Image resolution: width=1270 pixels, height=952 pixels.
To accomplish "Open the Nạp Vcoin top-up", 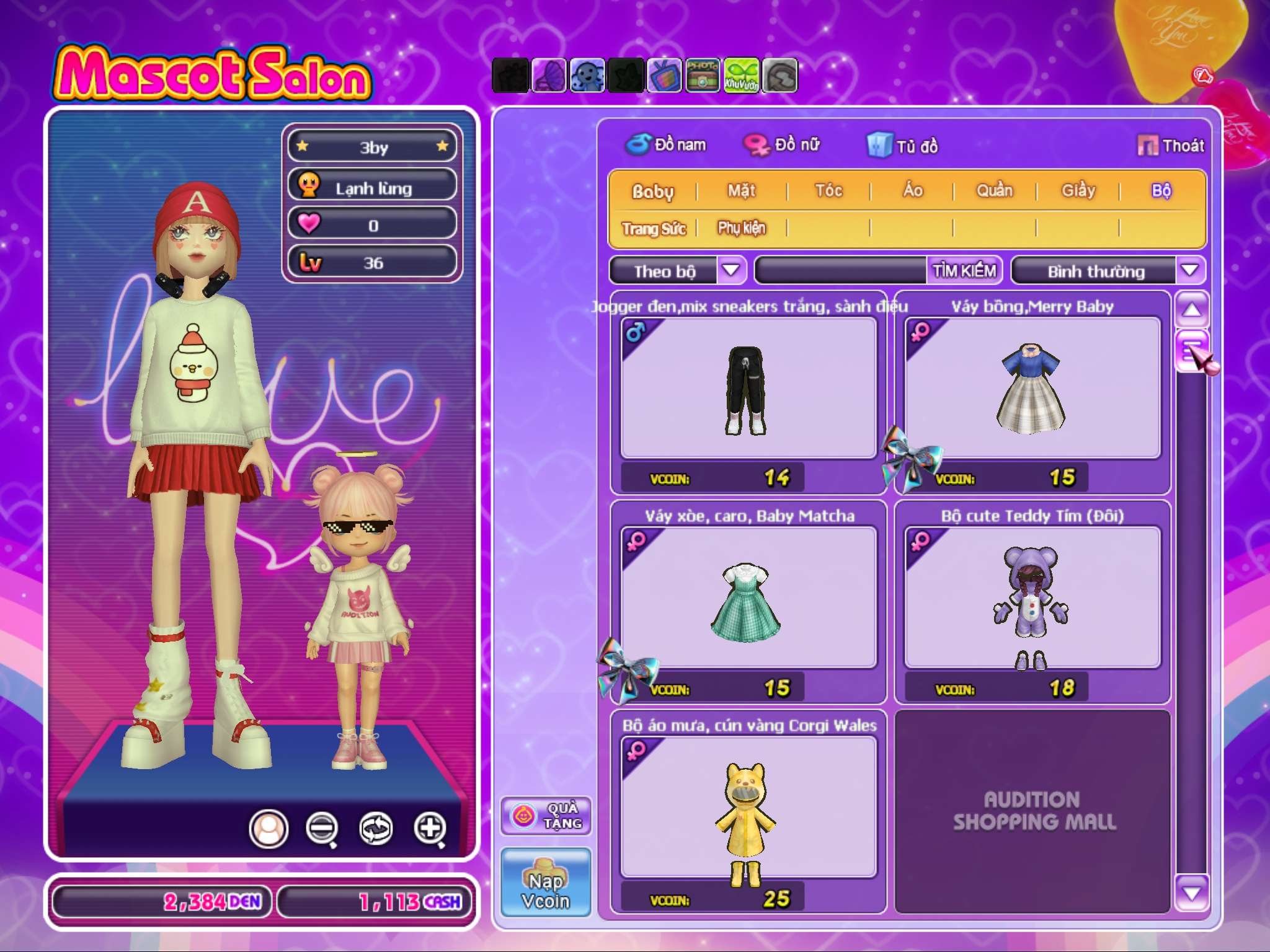I will (x=546, y=883).
